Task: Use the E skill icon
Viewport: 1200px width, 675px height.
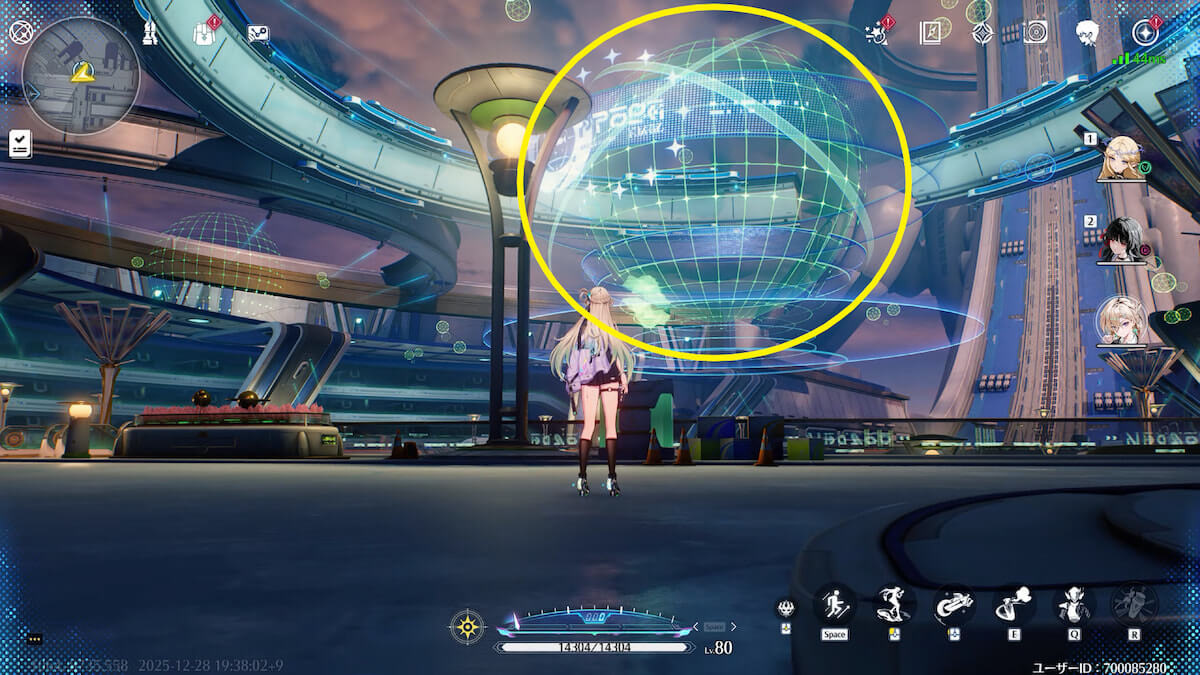Action: click(1014, 604)
